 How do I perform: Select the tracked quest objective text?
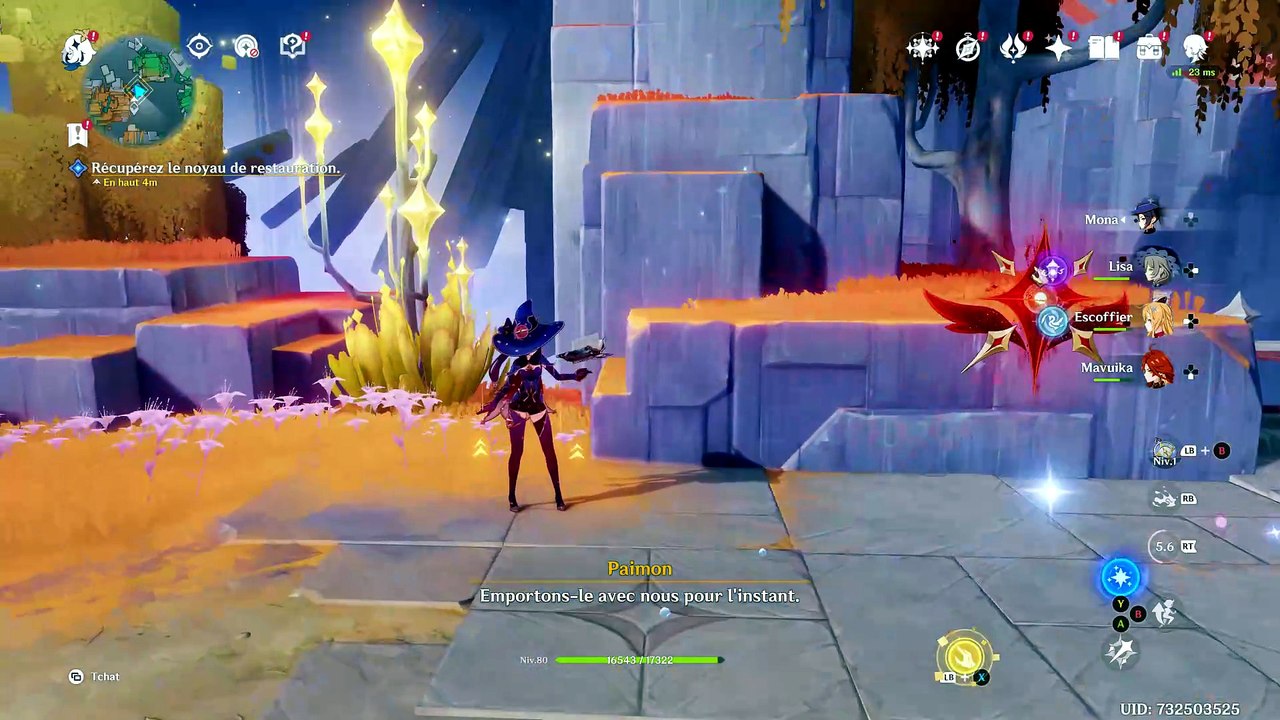tap(215, 168)
